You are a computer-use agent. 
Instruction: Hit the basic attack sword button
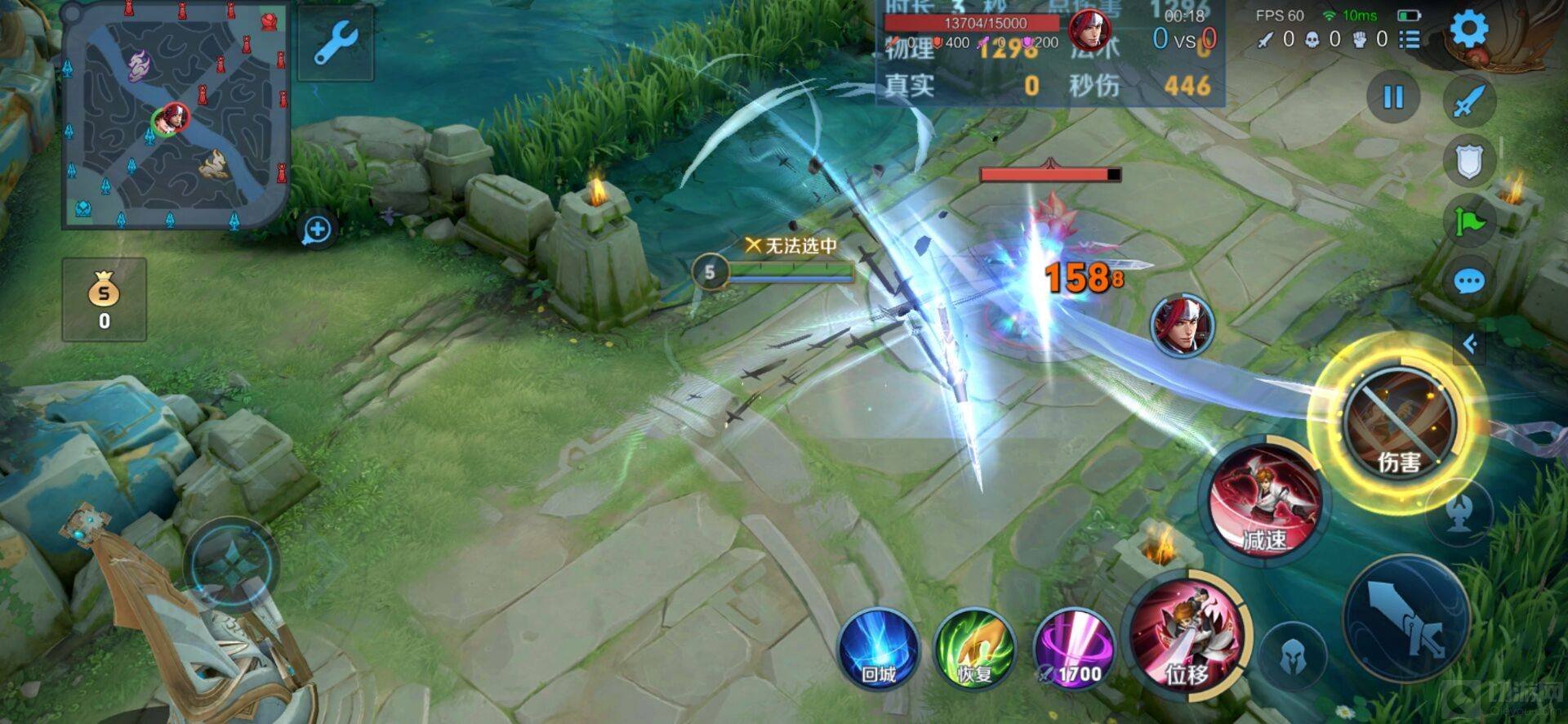click(x=1406, y=619)
